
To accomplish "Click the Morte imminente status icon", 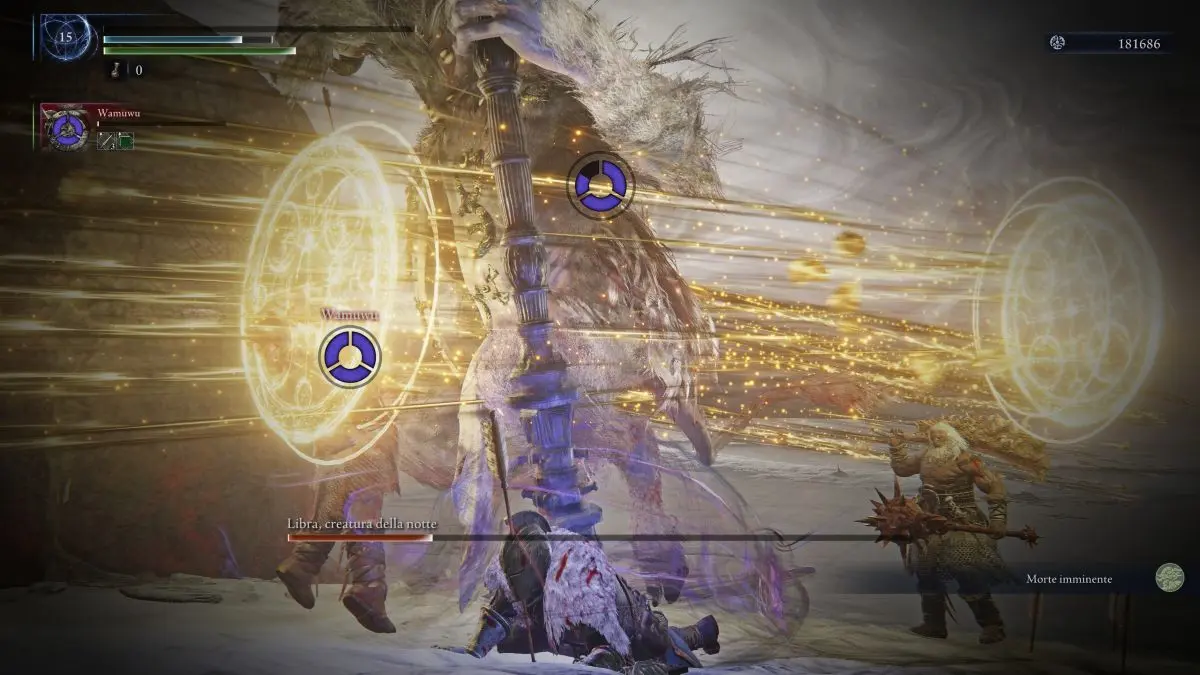I will point(1169,578).
